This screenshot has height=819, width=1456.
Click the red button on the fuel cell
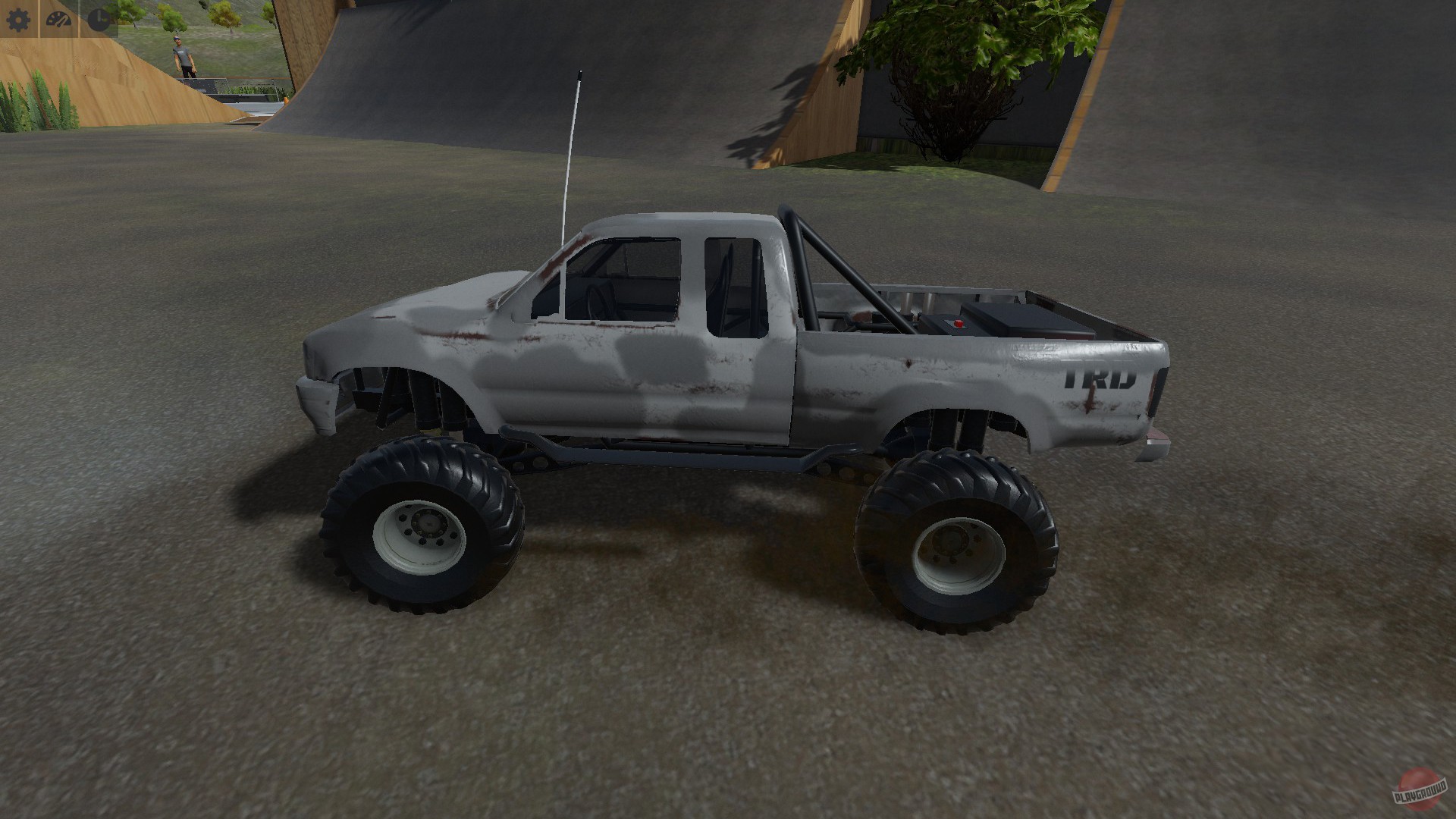pyautogui.click(x=959, y=322)
